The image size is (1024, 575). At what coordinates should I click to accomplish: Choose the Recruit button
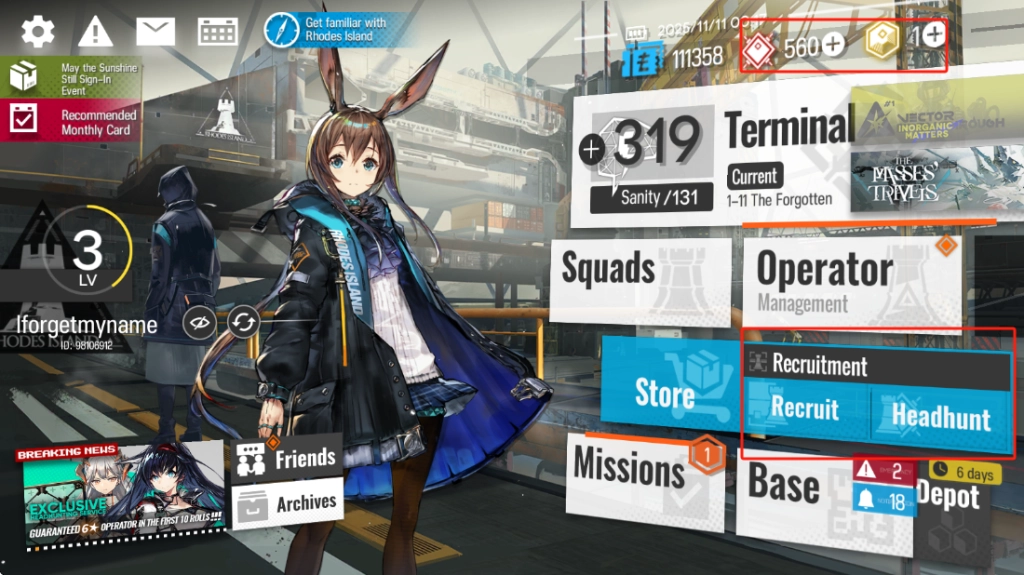pos(805,410)
